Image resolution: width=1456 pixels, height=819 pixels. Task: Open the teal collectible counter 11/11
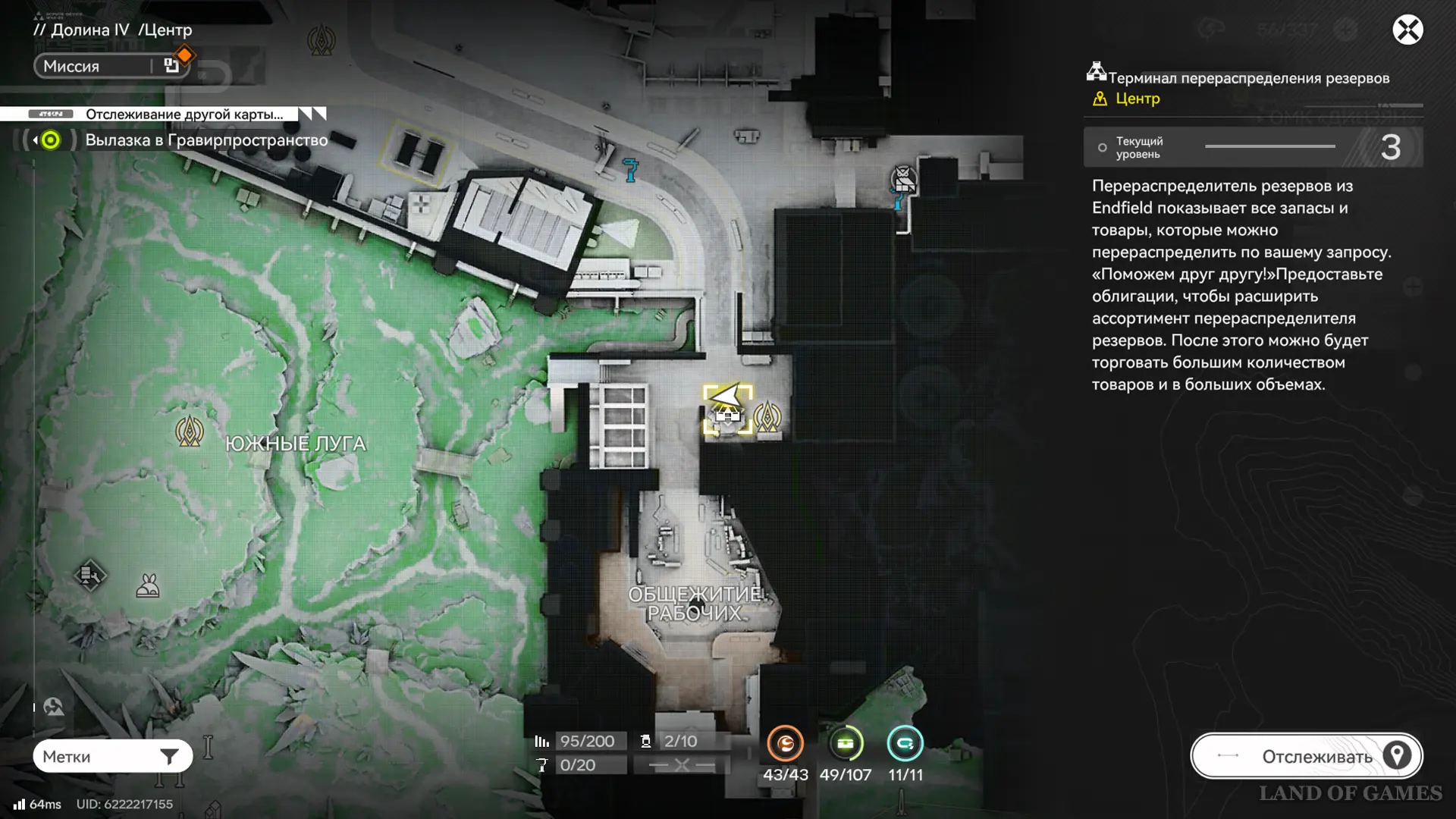click(905, 744)
